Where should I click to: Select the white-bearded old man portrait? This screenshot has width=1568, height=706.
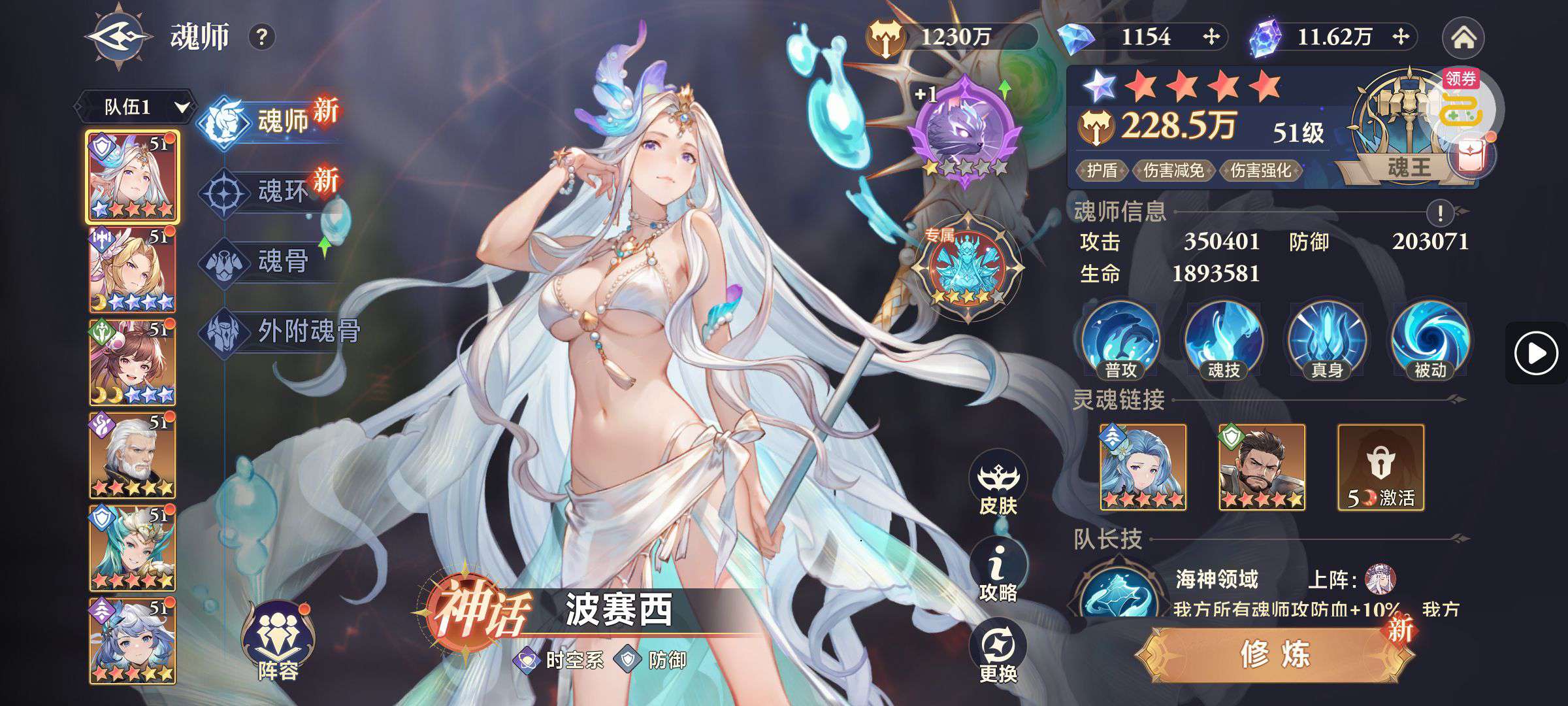point(132,455)
